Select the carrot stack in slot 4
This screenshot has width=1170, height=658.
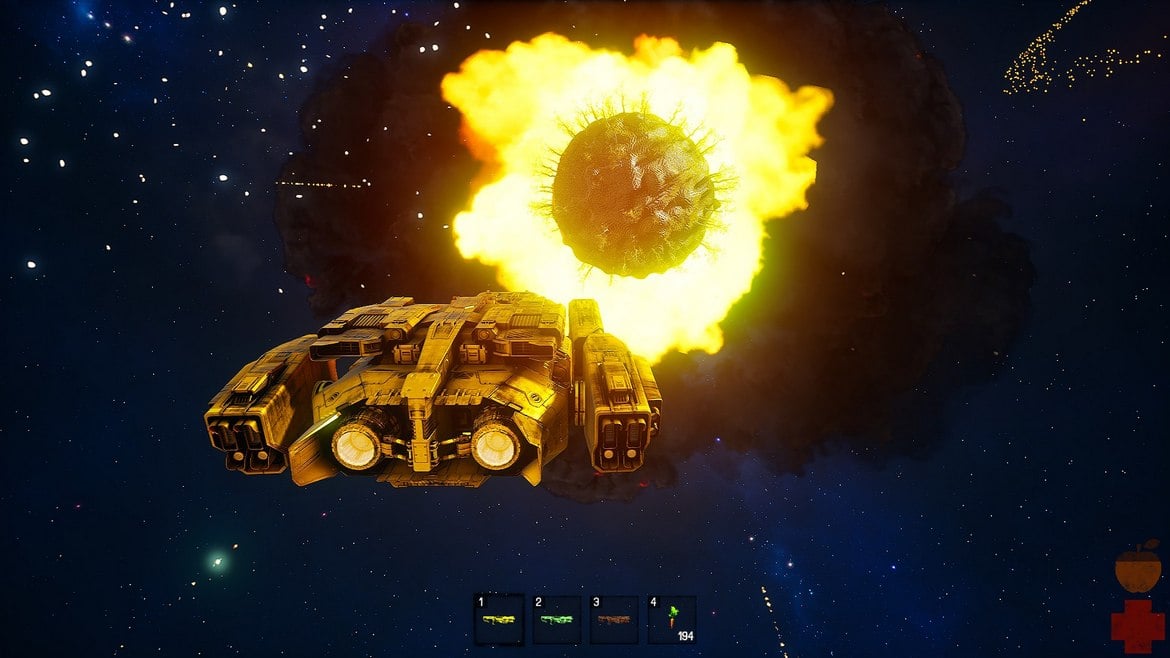pyautogui.click(x=672, y=619)
